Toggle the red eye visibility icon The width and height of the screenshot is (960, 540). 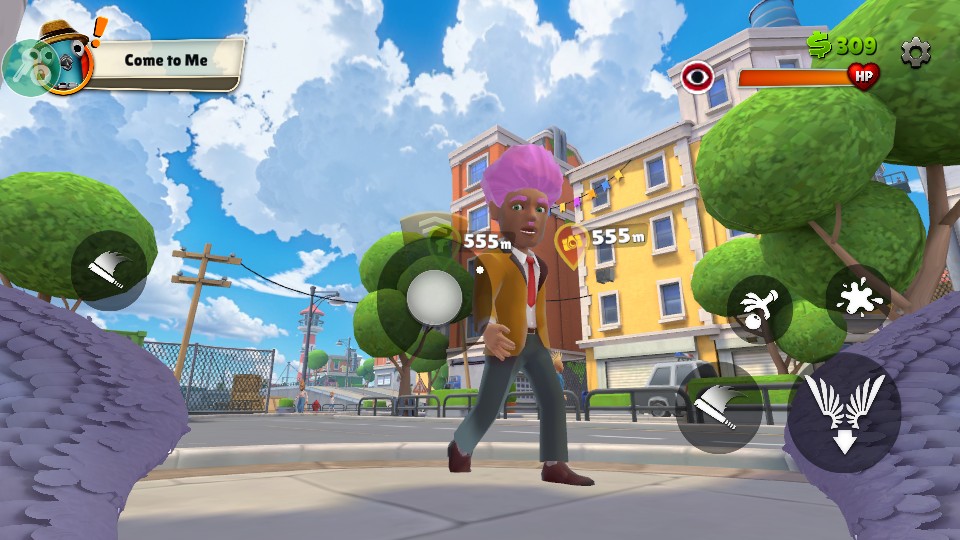point(697,76)
